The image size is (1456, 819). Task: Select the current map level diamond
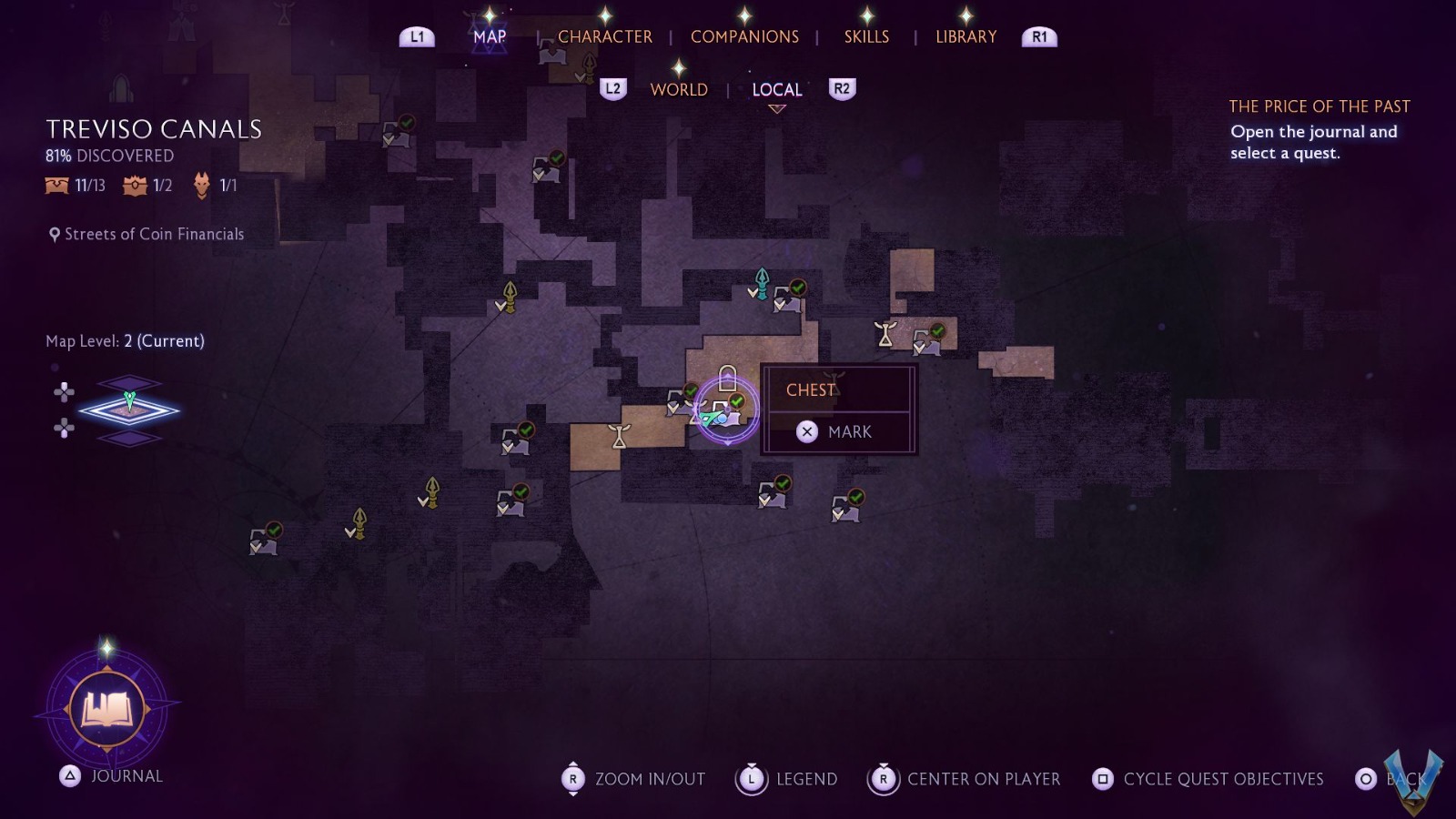click(x=129, y=410)
